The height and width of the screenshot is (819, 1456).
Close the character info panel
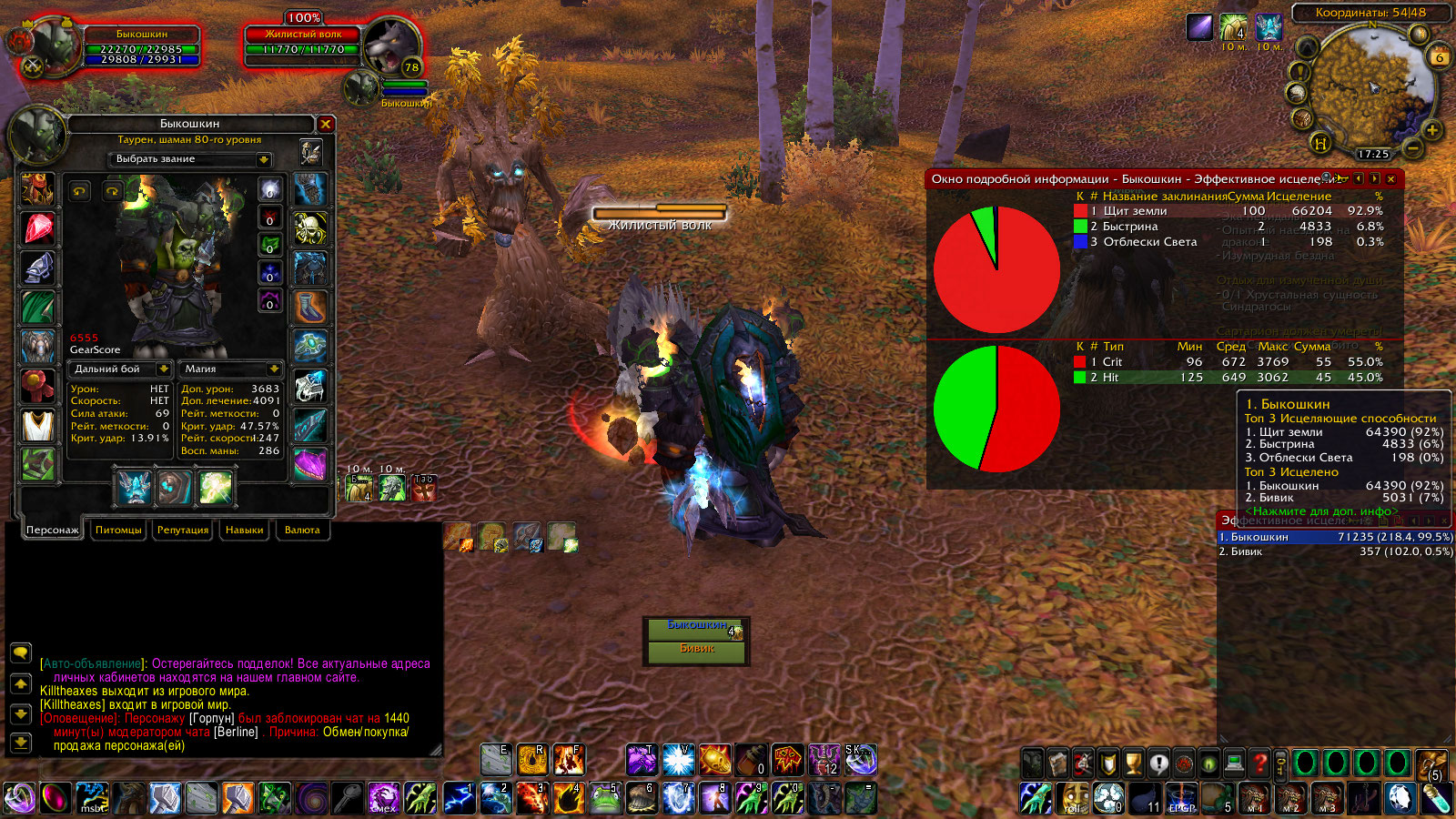coord(326,124)
